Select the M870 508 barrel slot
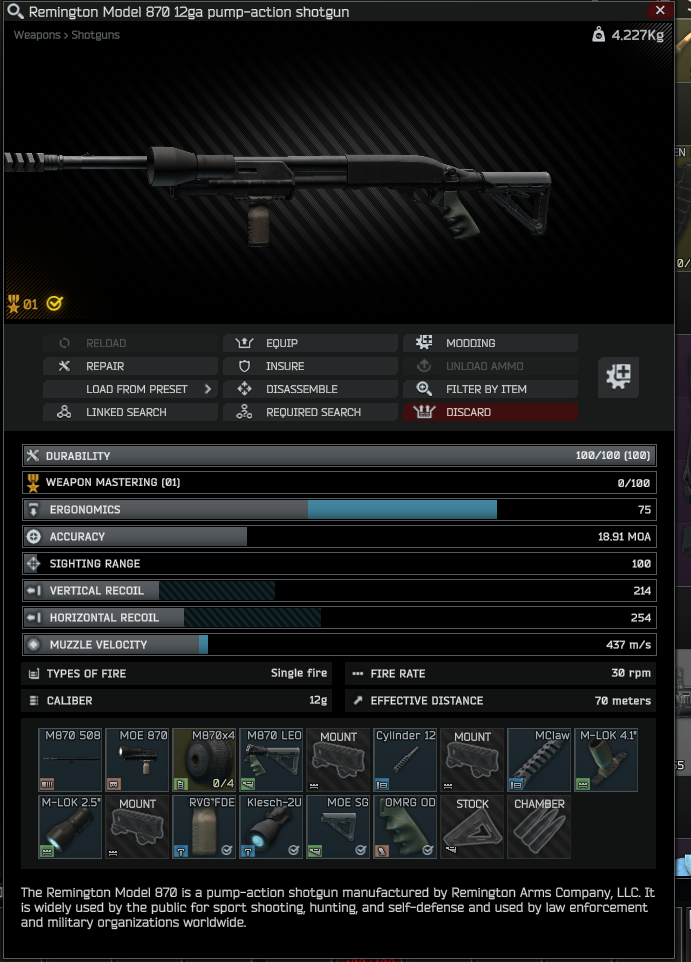The image size is (691, 962). click(71, 760)
